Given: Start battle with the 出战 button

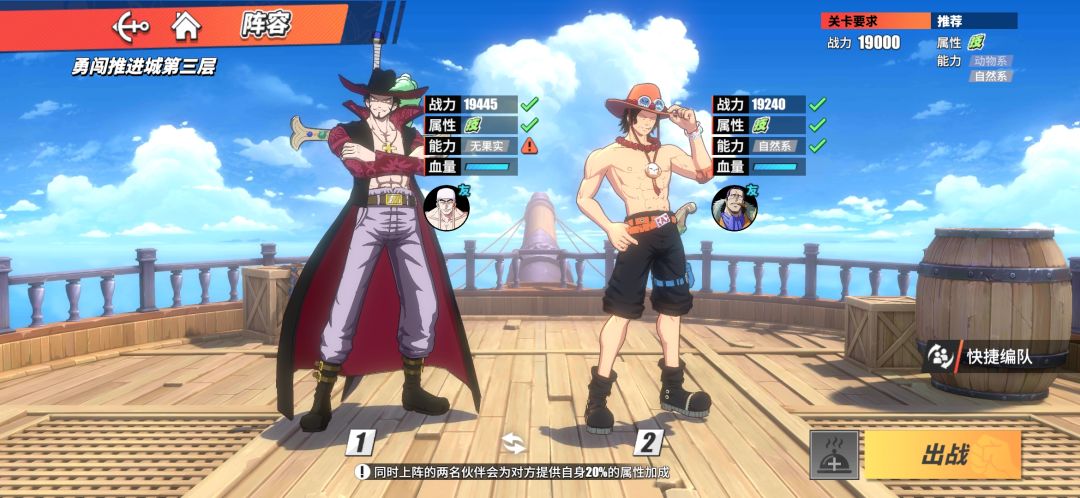Looking at the screenshot, I should click(x=942, y=455).
